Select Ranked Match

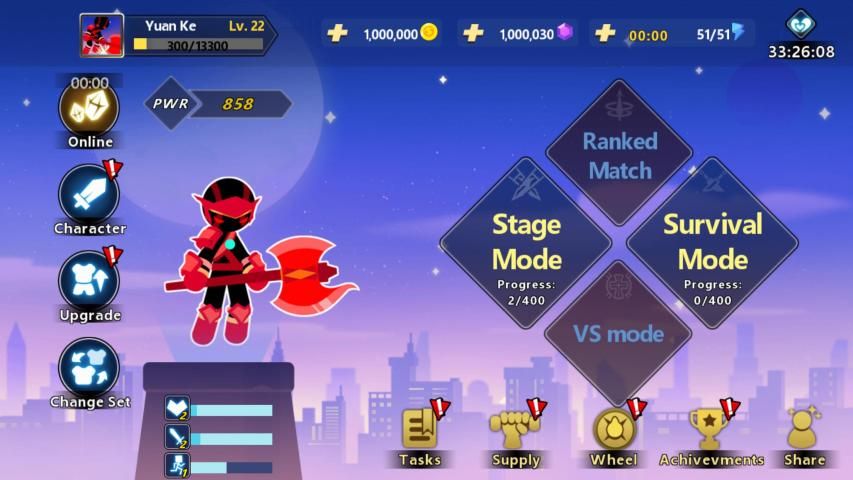[619, 154]
